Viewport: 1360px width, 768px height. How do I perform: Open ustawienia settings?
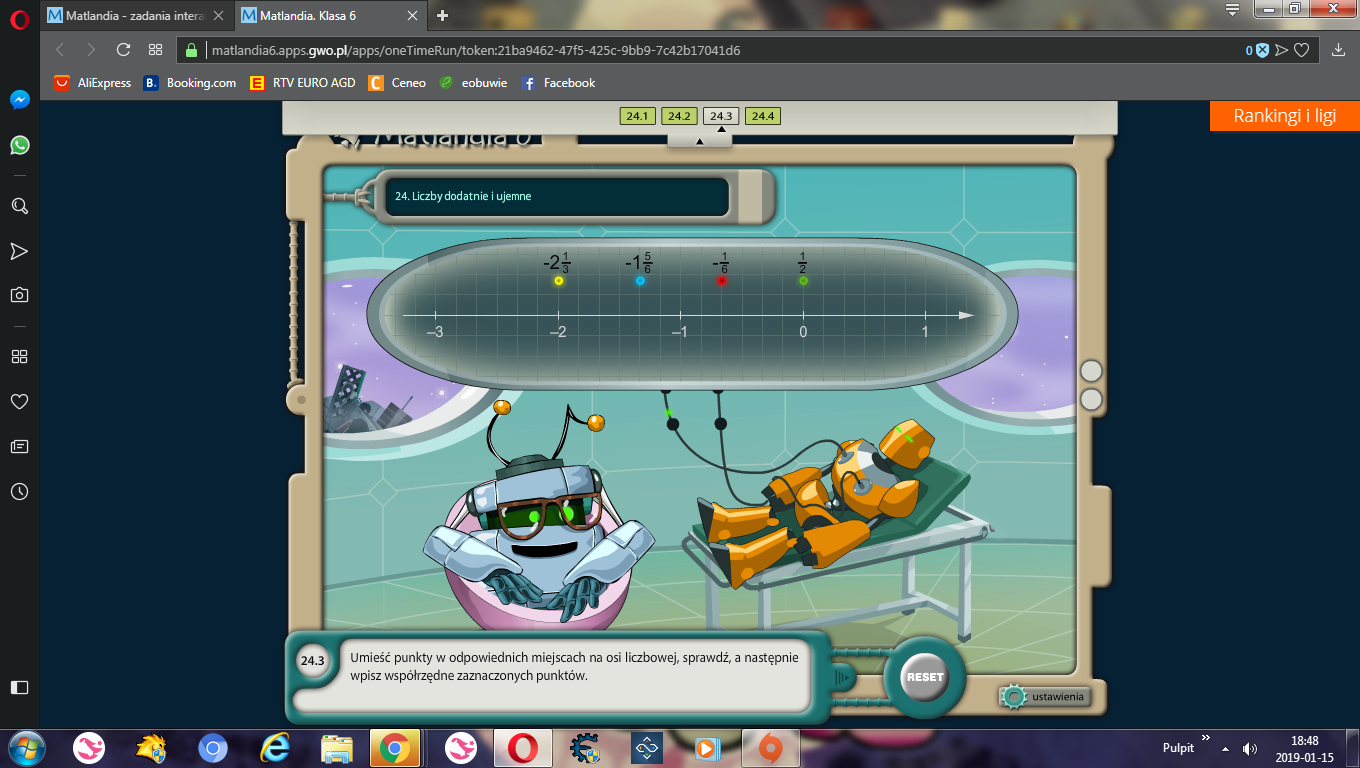tap(1046, 696)
